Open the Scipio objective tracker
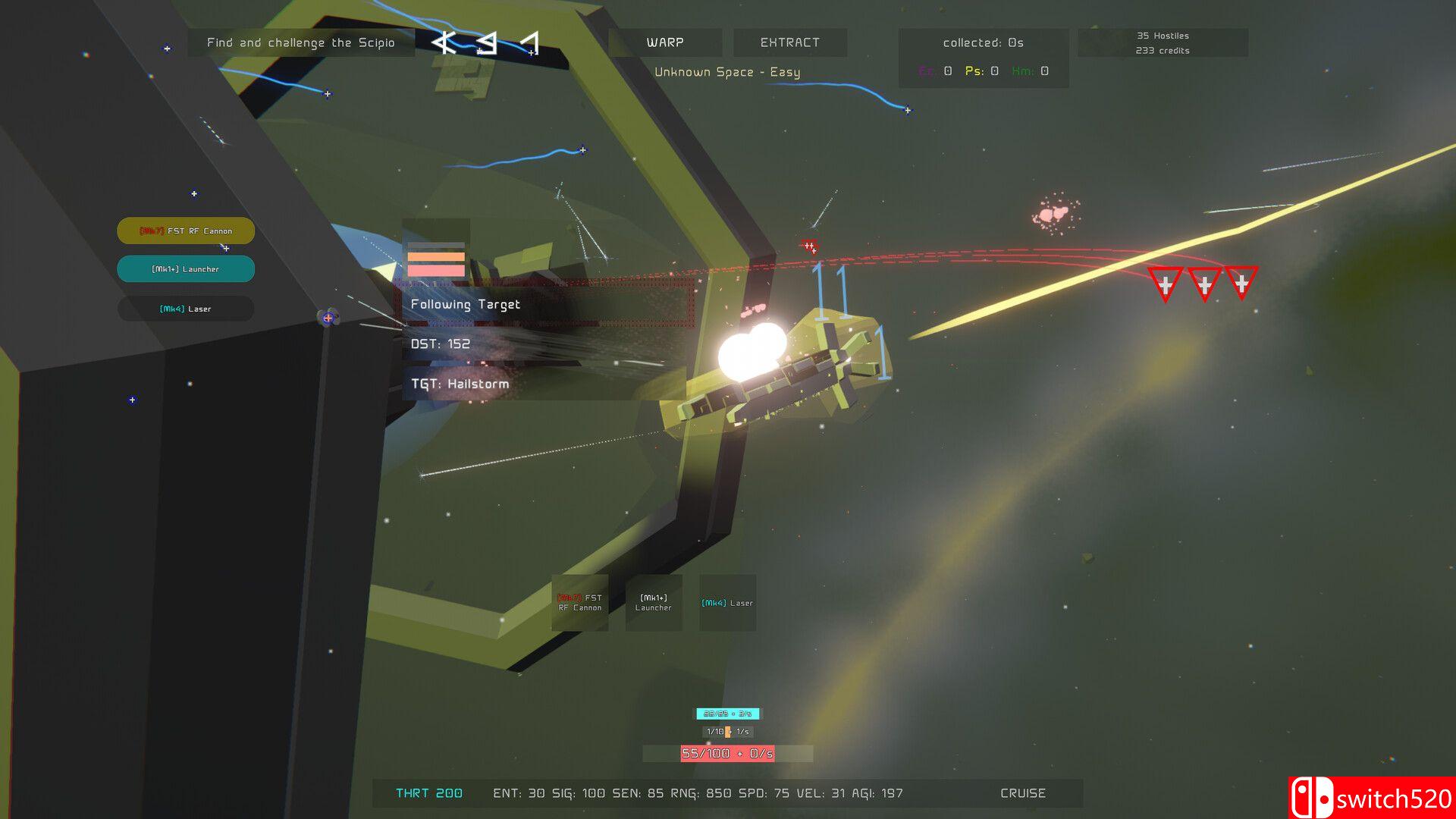This screenshot has width=1456, height=819. point(301,42)
